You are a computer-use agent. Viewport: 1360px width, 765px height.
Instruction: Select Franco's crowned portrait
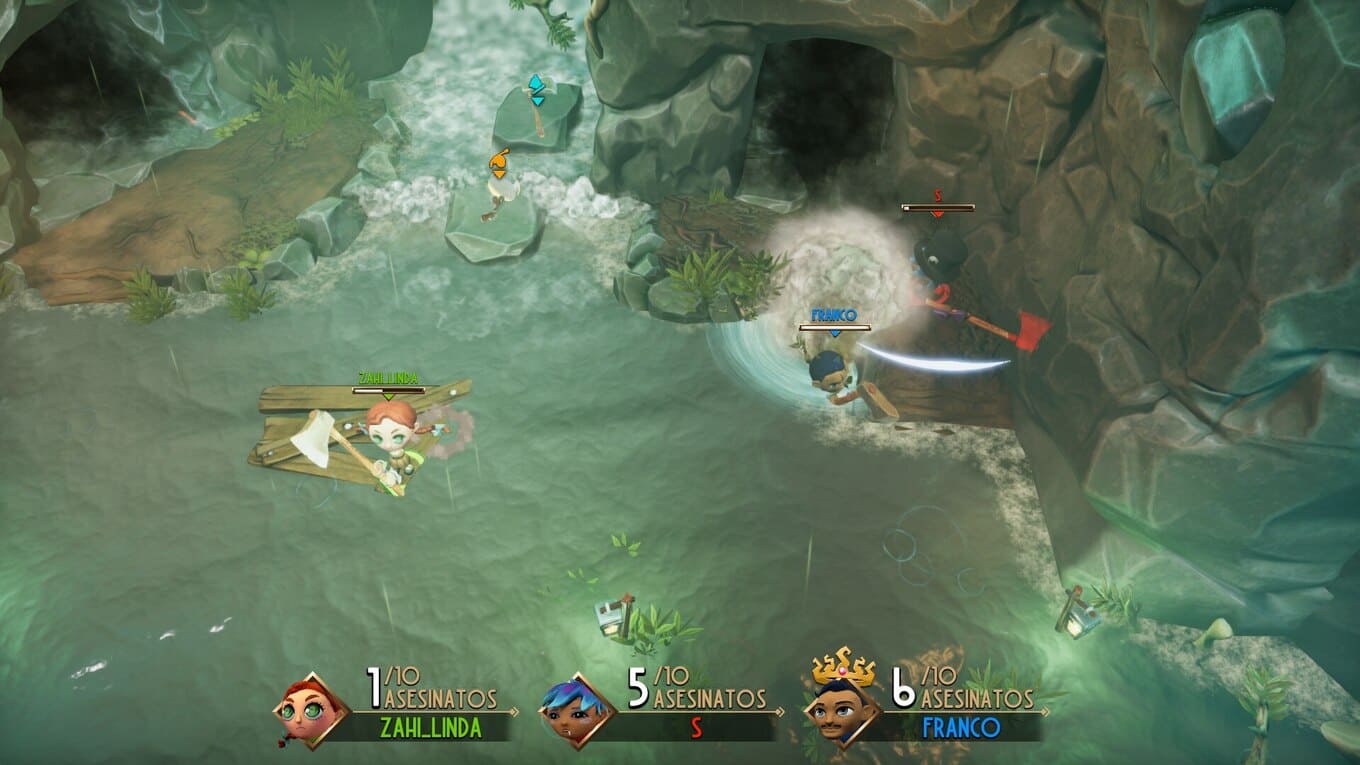[x=842, y=708]
